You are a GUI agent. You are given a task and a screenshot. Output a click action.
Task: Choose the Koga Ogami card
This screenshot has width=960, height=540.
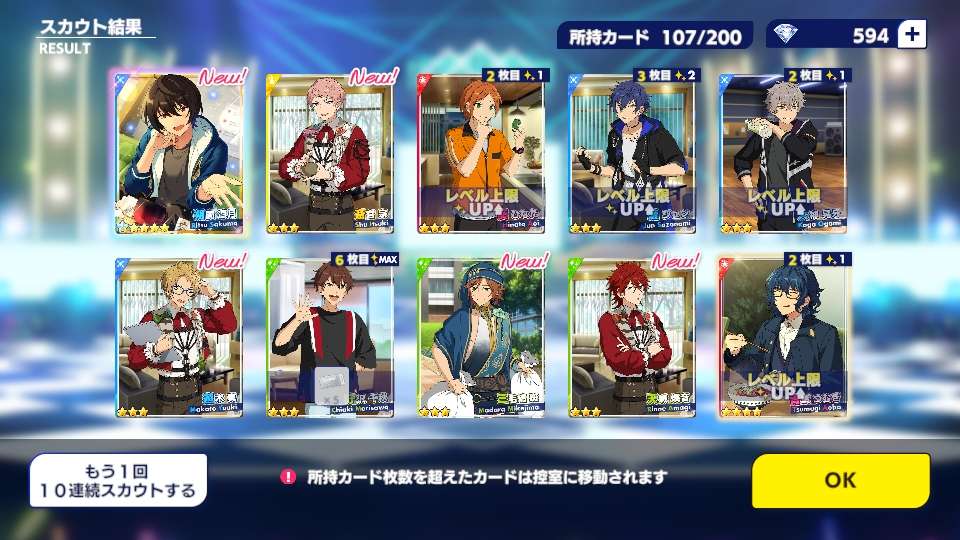783,153
